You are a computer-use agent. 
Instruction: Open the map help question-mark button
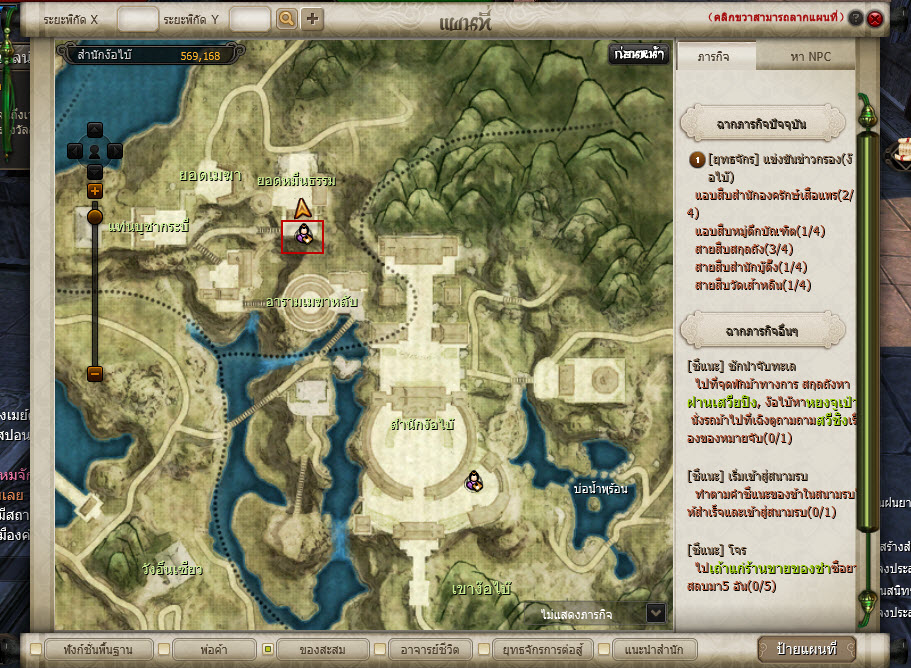pos(856,18)
